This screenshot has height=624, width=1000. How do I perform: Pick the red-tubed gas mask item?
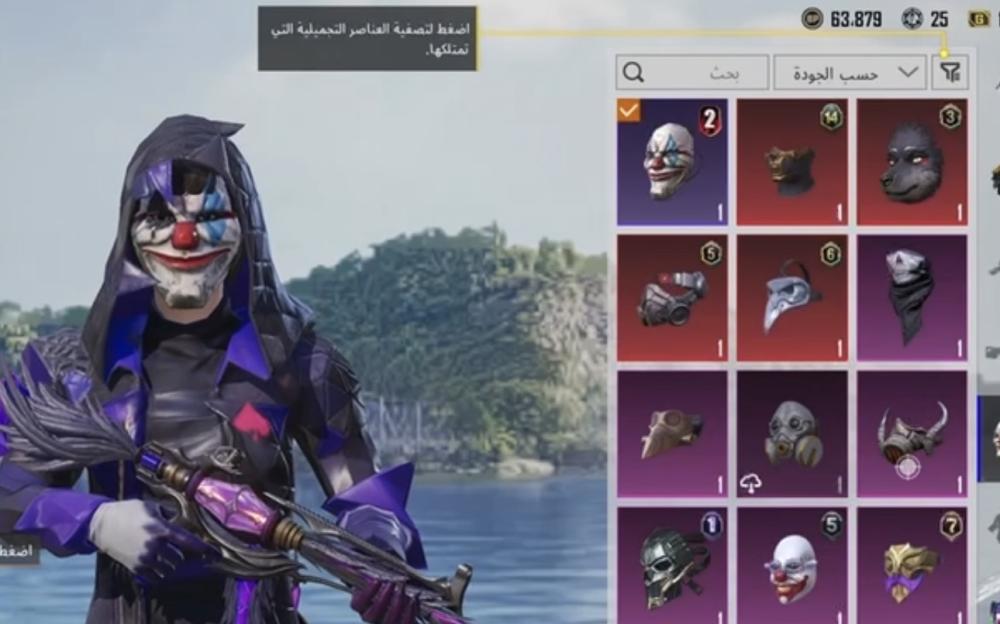tap(672, 297)
